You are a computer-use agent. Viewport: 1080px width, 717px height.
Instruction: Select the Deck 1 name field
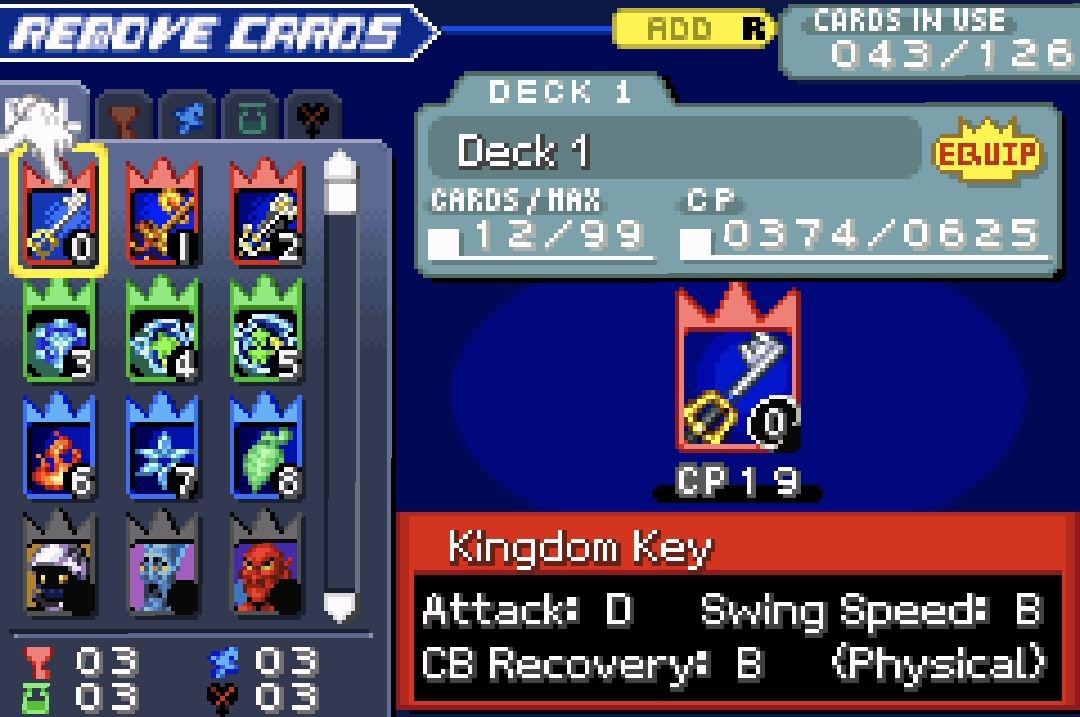(x=672, y=151)
